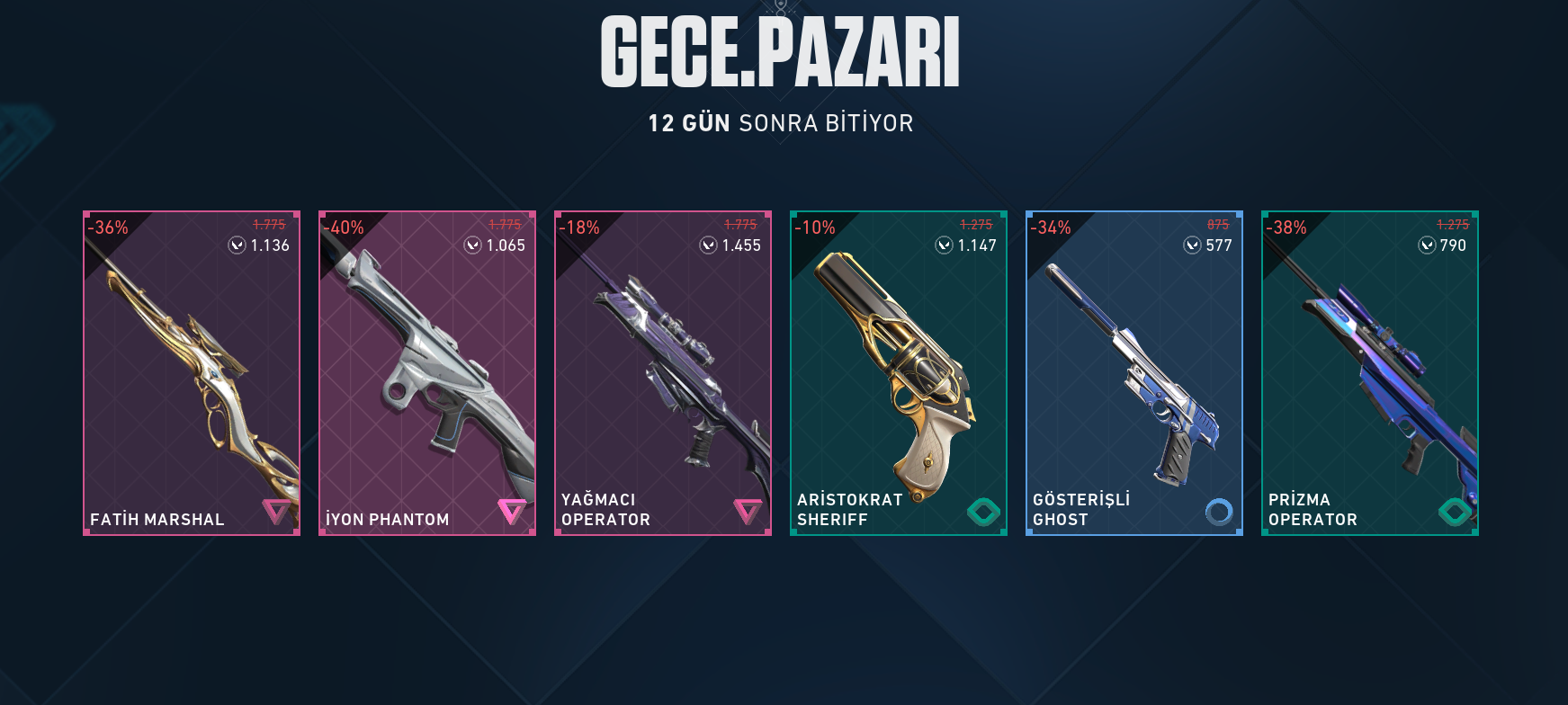Pick the Aristokrat Sheriff skin card
This screenshot has width=1568, height=705.
coord(899,373)
